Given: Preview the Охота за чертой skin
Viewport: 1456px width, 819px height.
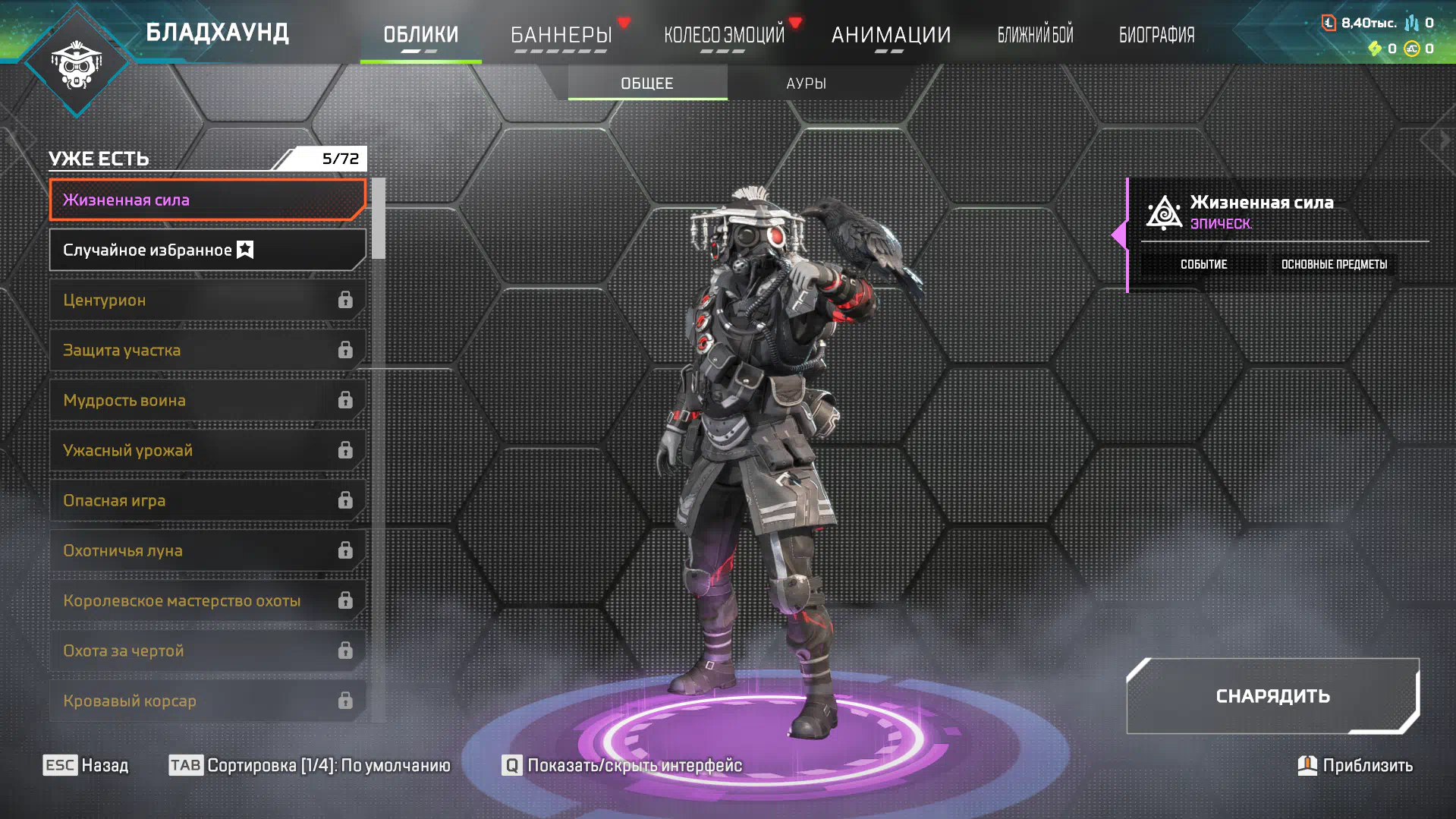Looking at the screenshot, I should tap(207, 650).
